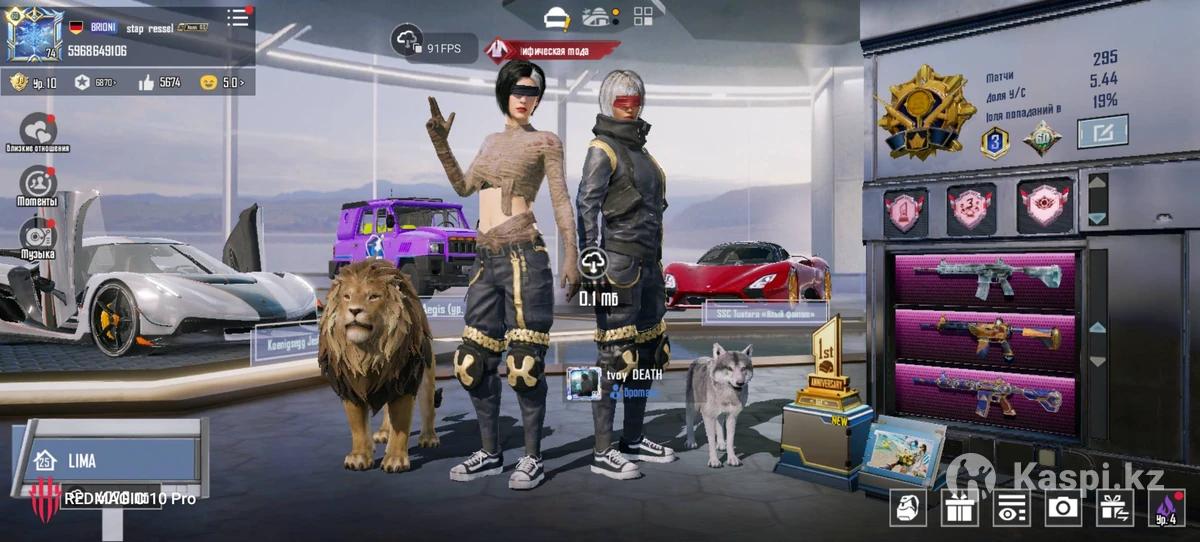The height and width of the screenshot is (542, 1200).
Task: View the likes count 5674
Action: (158, 82)
